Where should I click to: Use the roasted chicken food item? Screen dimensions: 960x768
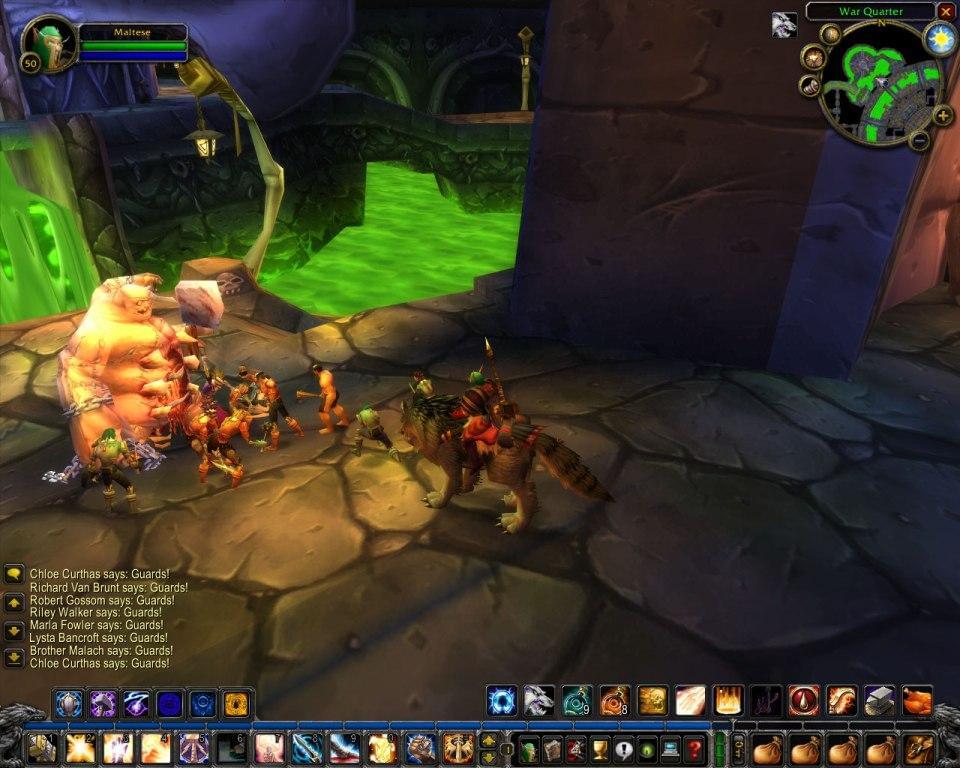[x=917, y=701]
